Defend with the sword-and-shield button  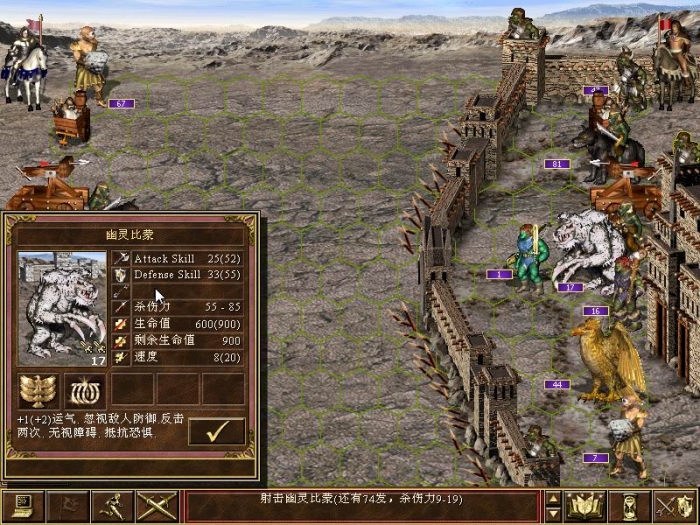[675, 506]
